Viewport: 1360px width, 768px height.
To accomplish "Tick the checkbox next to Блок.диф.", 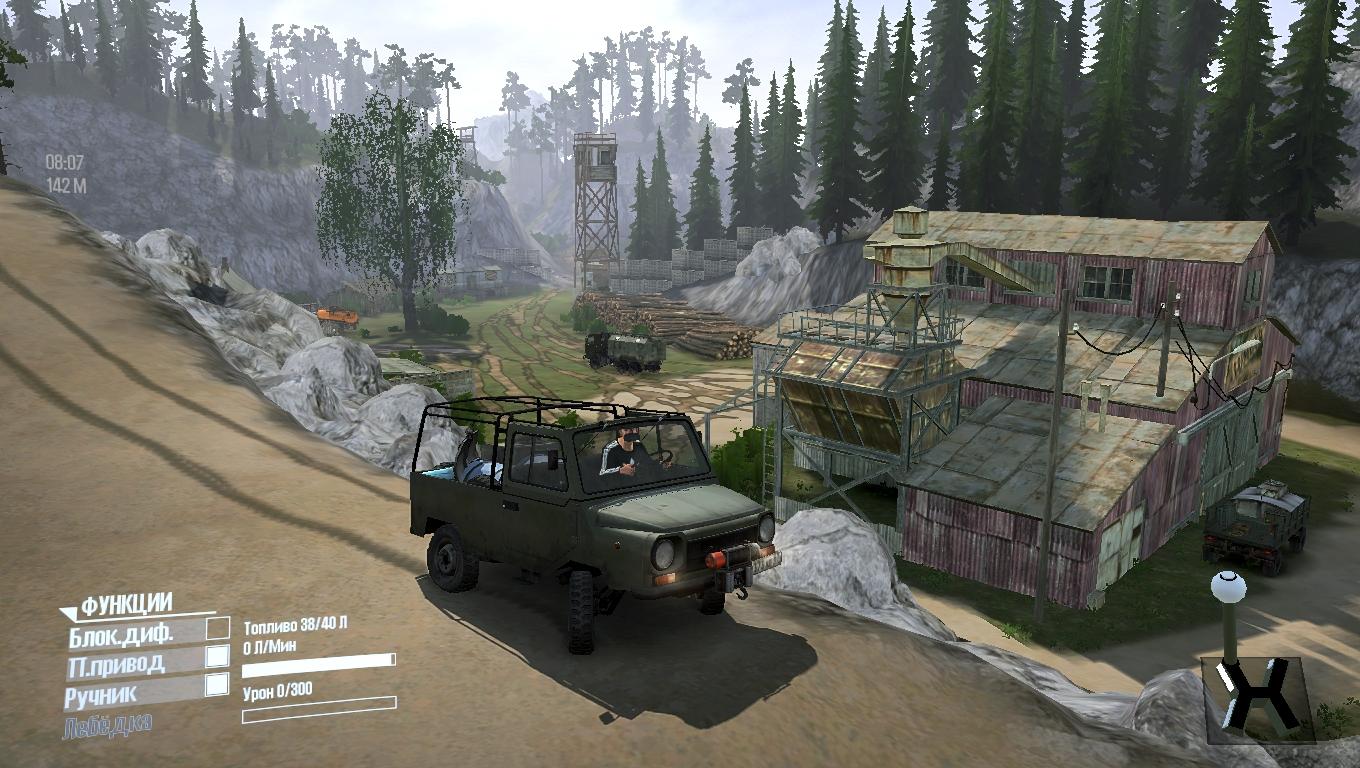I will (217, 628).
